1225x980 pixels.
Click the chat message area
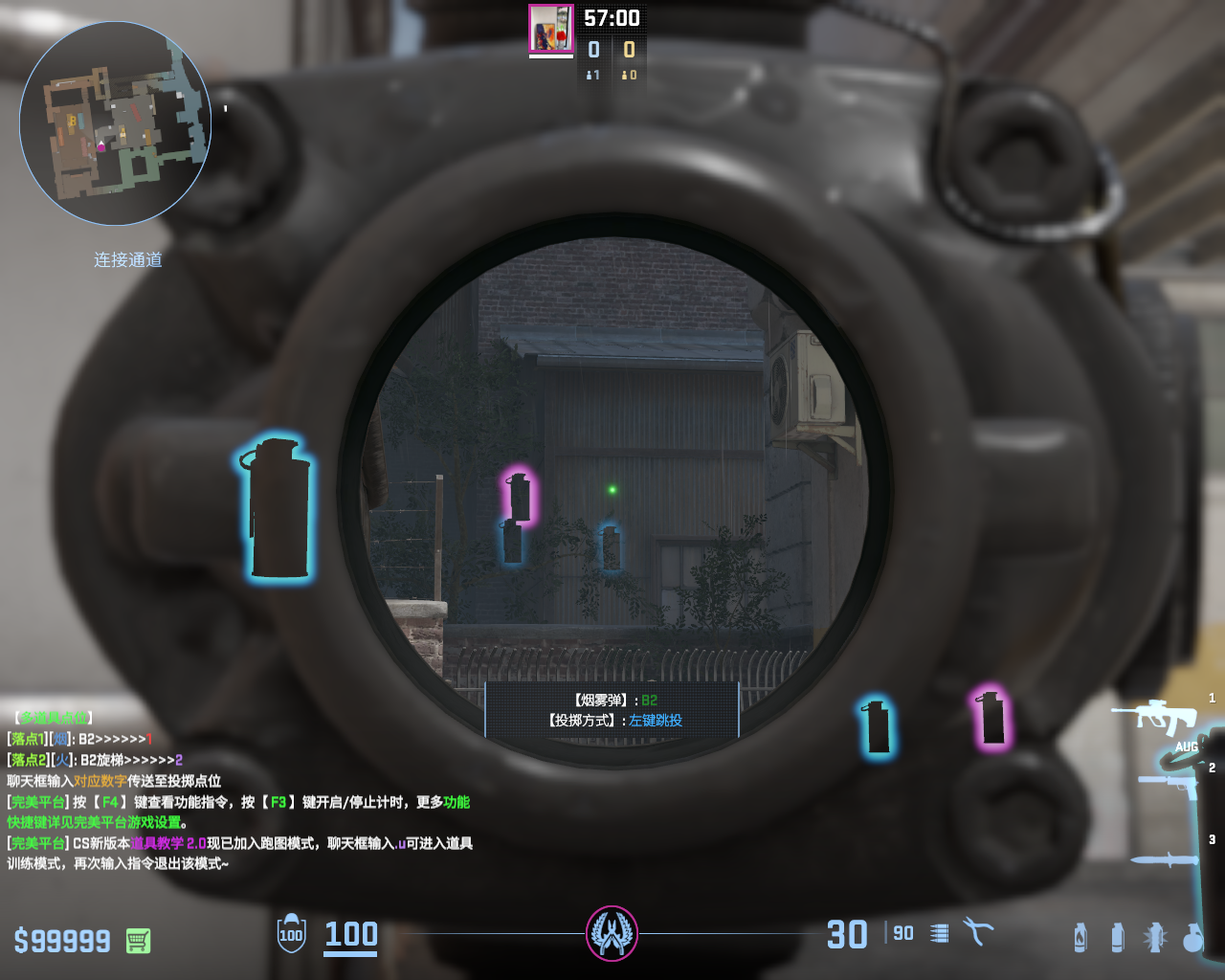tap(239, 790)
